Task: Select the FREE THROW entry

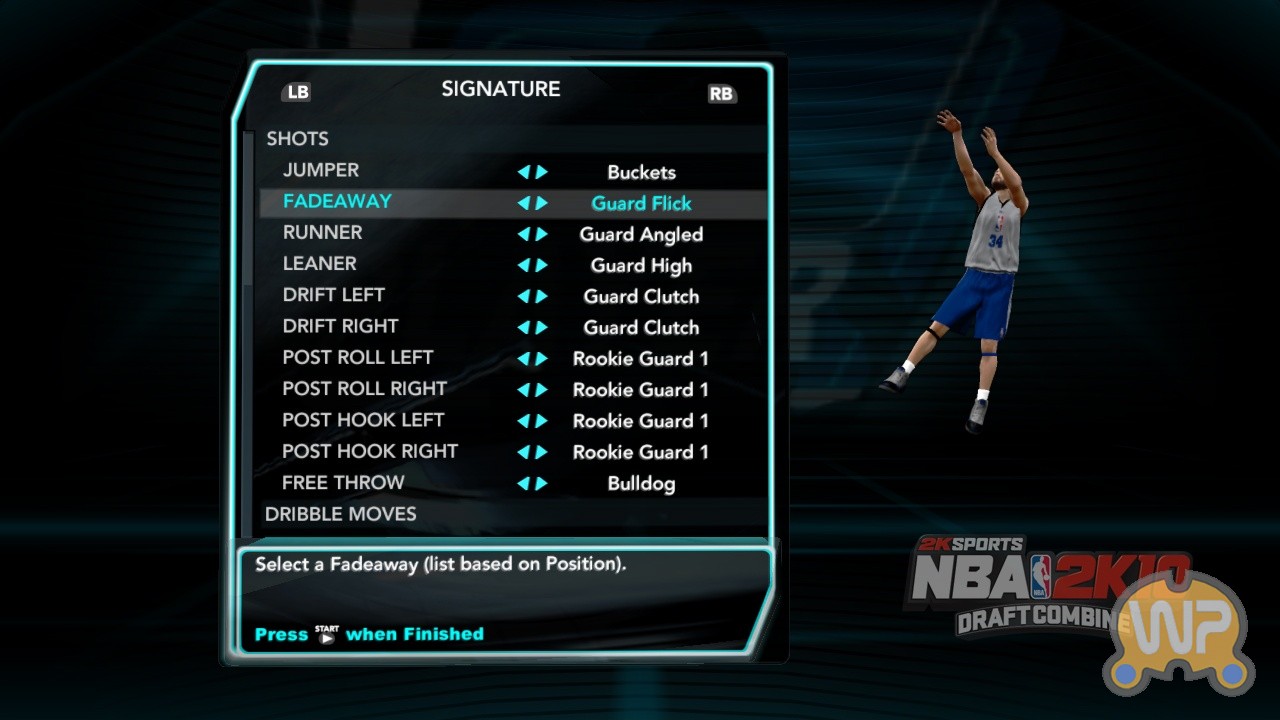Action: point(343,482)
